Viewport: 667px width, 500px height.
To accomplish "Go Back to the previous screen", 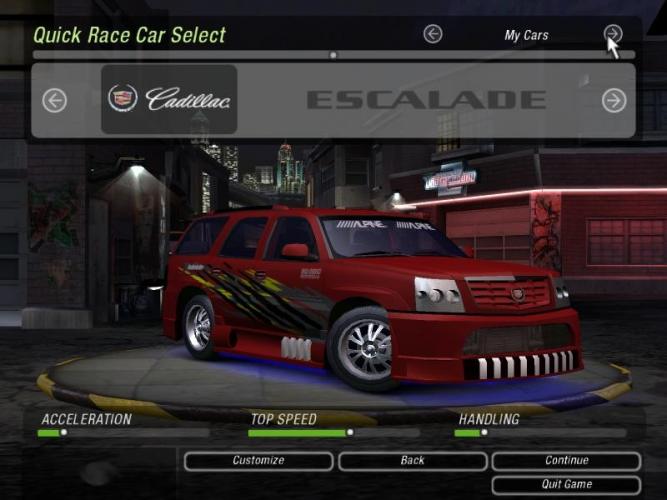I will pos(412,461).
